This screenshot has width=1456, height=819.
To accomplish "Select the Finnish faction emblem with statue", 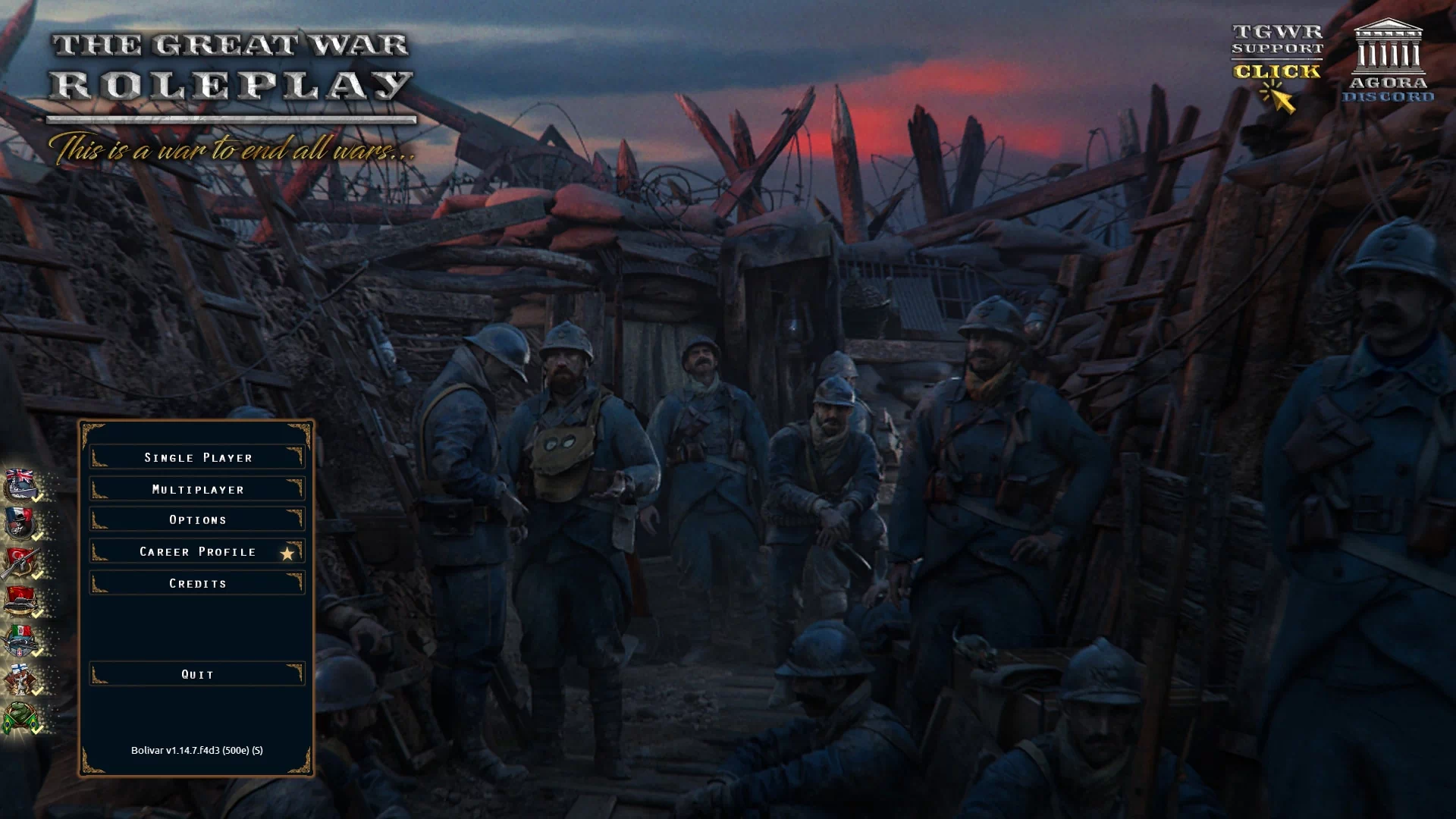I will (x=21, y=678).
